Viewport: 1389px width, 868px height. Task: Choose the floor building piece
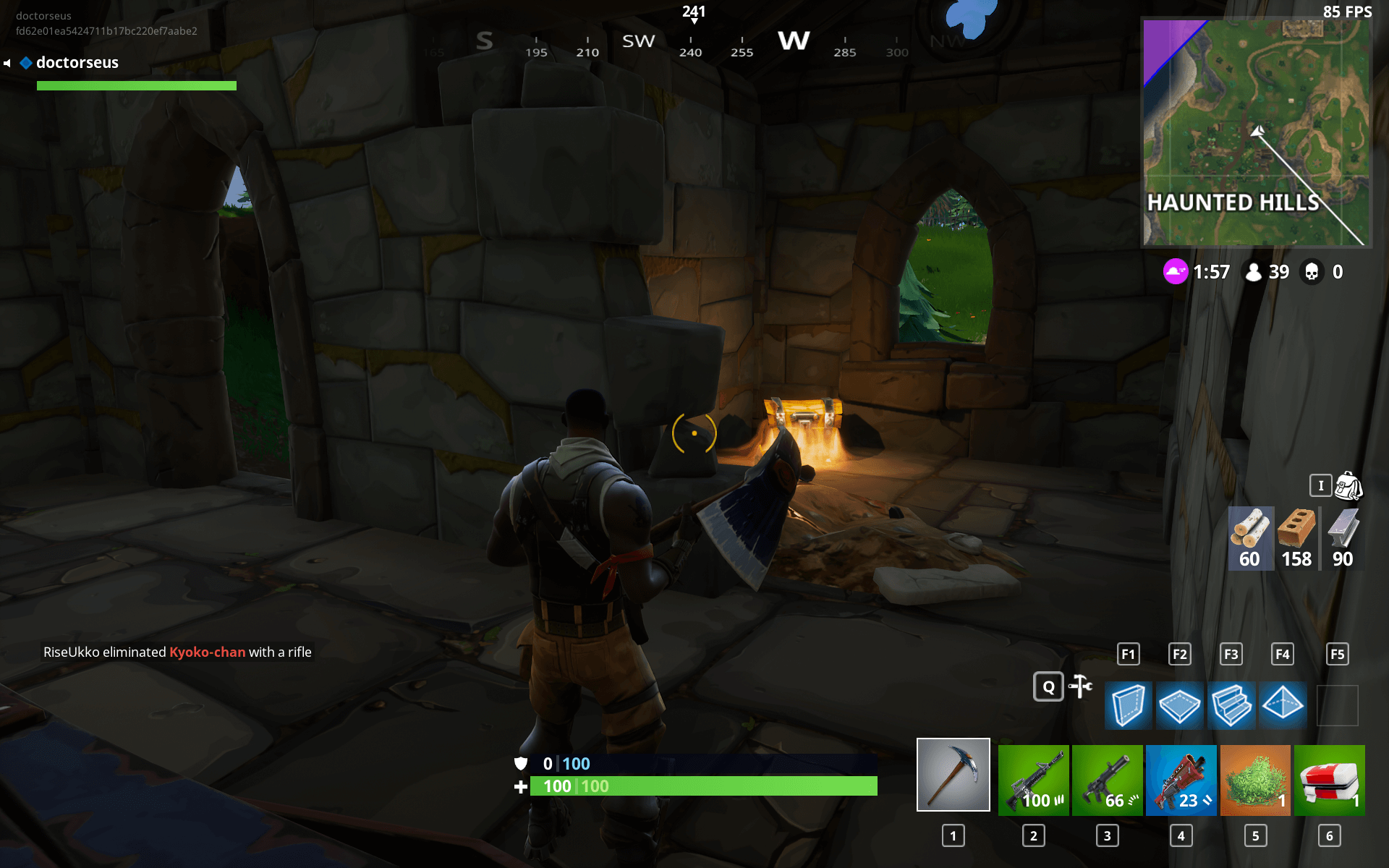click(x=1179, y=705)
